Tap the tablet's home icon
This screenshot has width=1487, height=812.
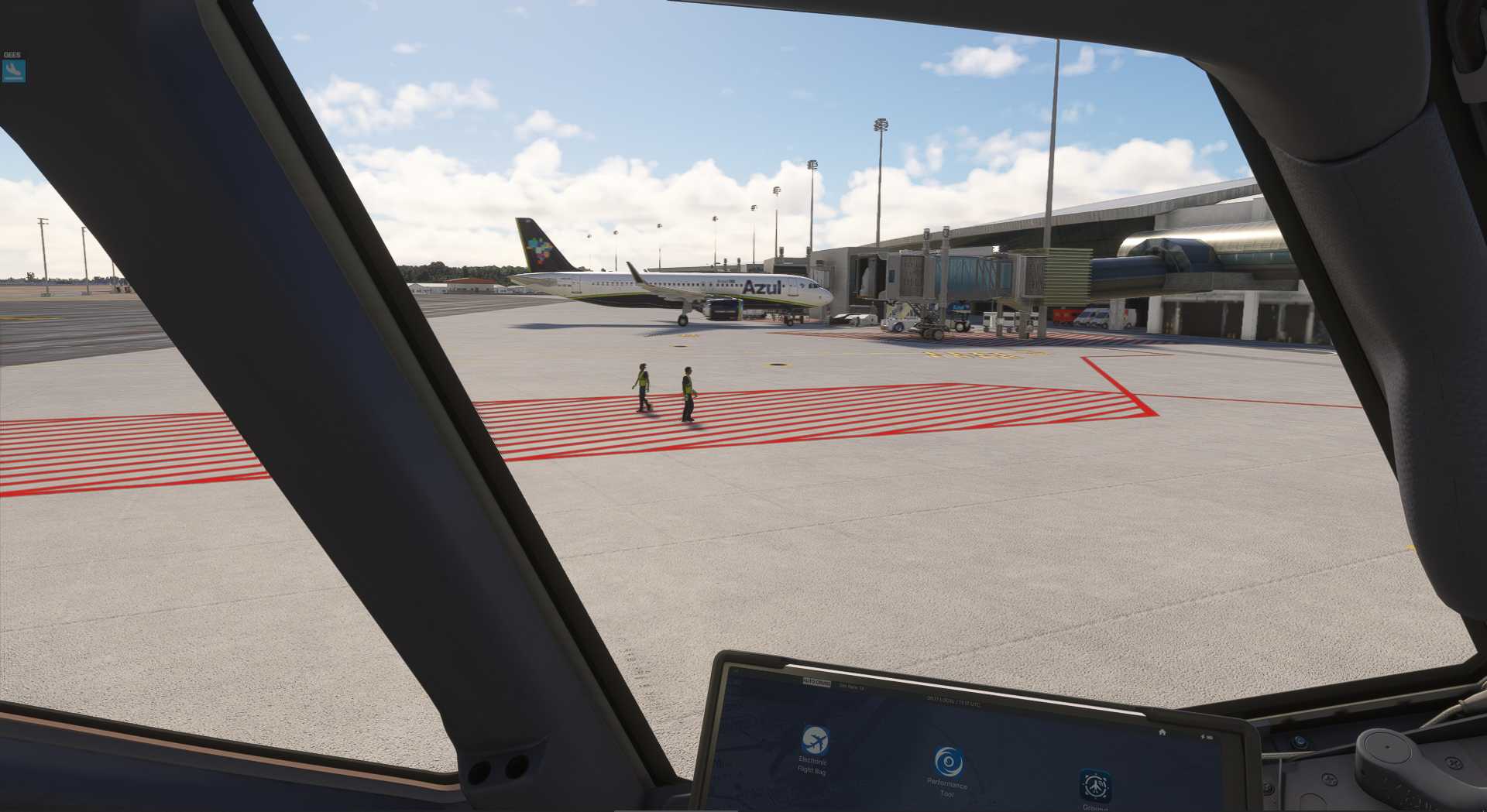click(x=1162, y=731)
